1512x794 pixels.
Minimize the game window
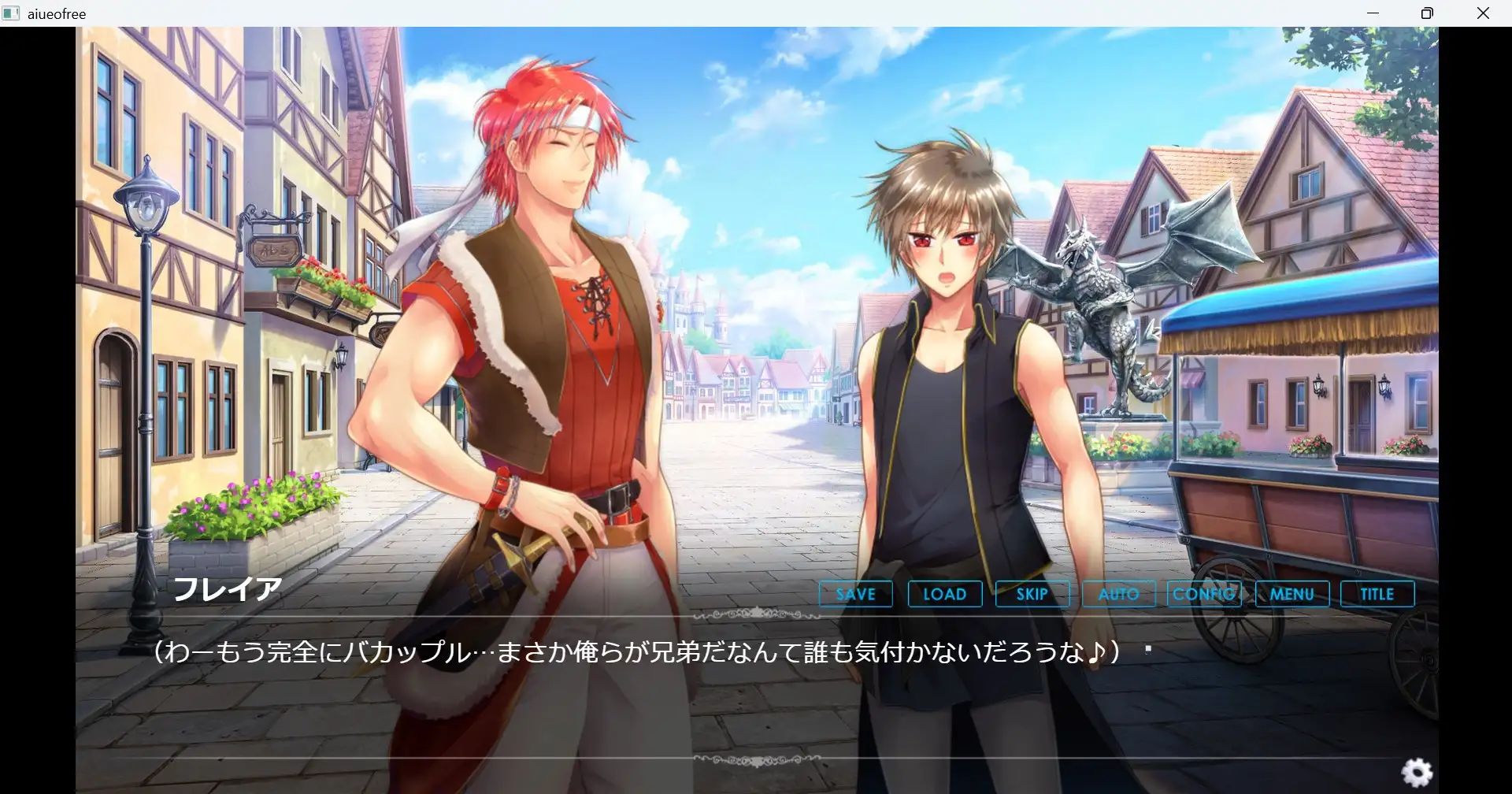(1373, 13)
